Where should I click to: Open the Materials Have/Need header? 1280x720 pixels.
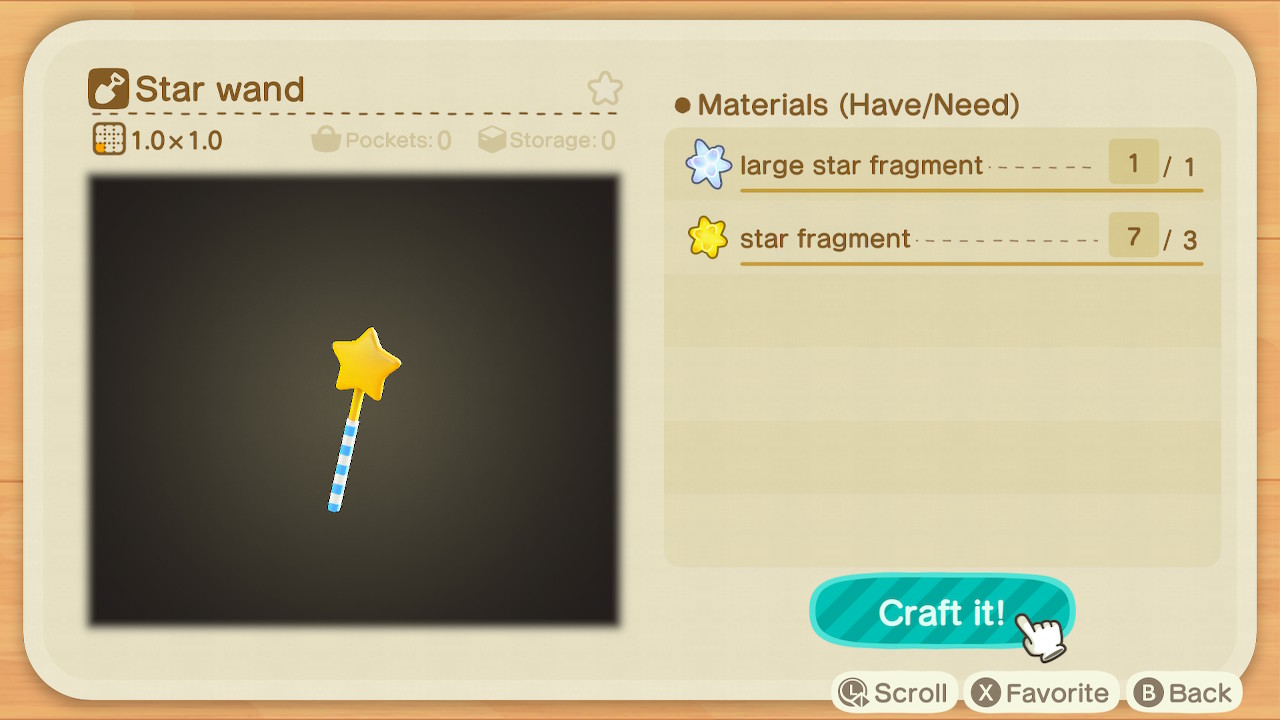pyautogui.click(x=855, y=106)
